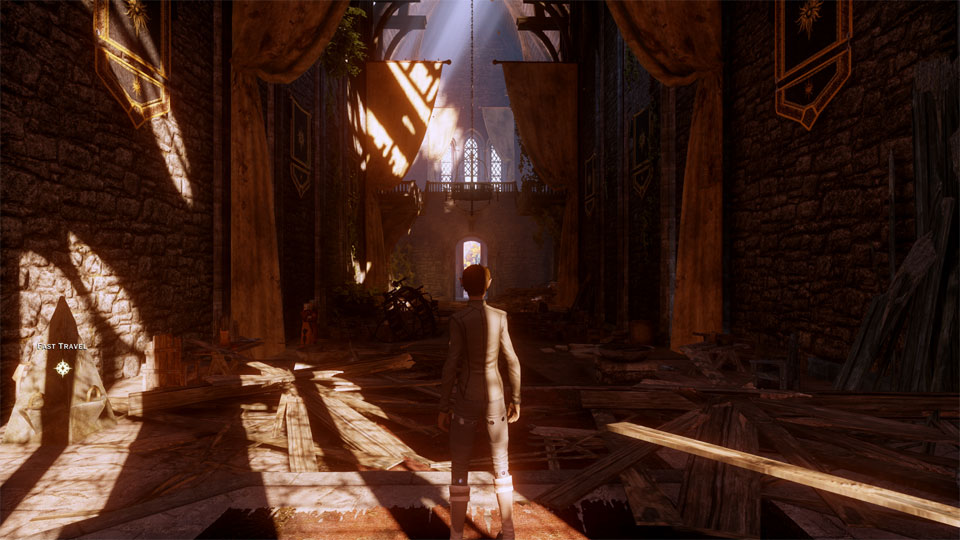Image resolution: width=960 pixels, height=540 pixels.
Task: Select the Fast Travel marker icon
Action: click(x=63, y=368)
